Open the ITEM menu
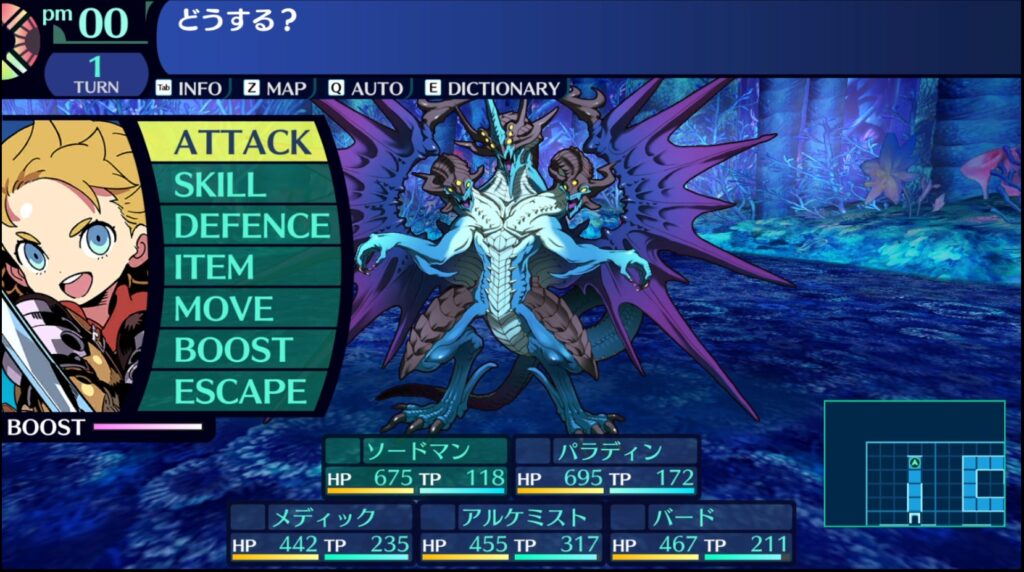The width and height of the screenshot is (1024, 572). pos(214,268)
